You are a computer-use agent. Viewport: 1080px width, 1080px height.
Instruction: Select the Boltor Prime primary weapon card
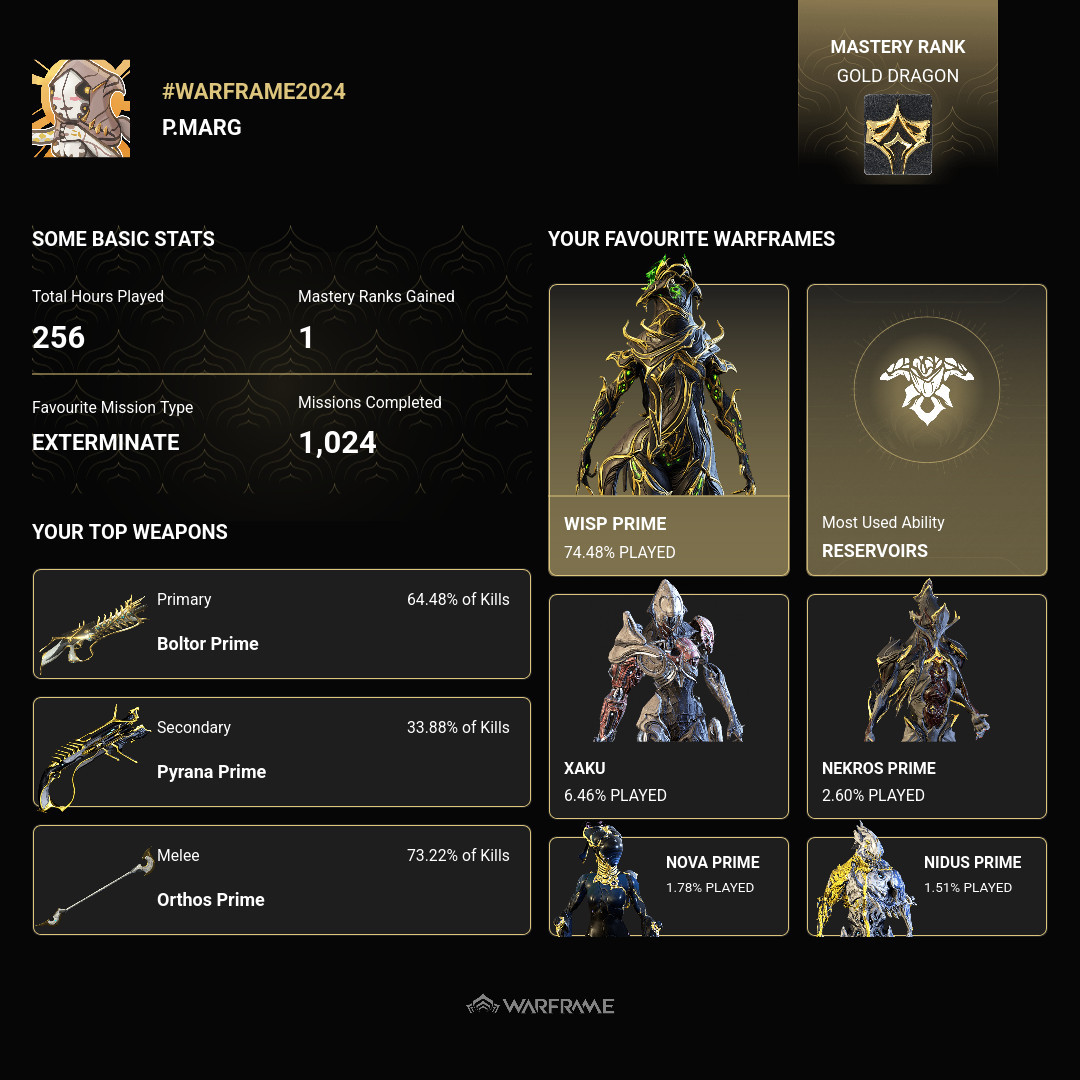coord(281,624)
